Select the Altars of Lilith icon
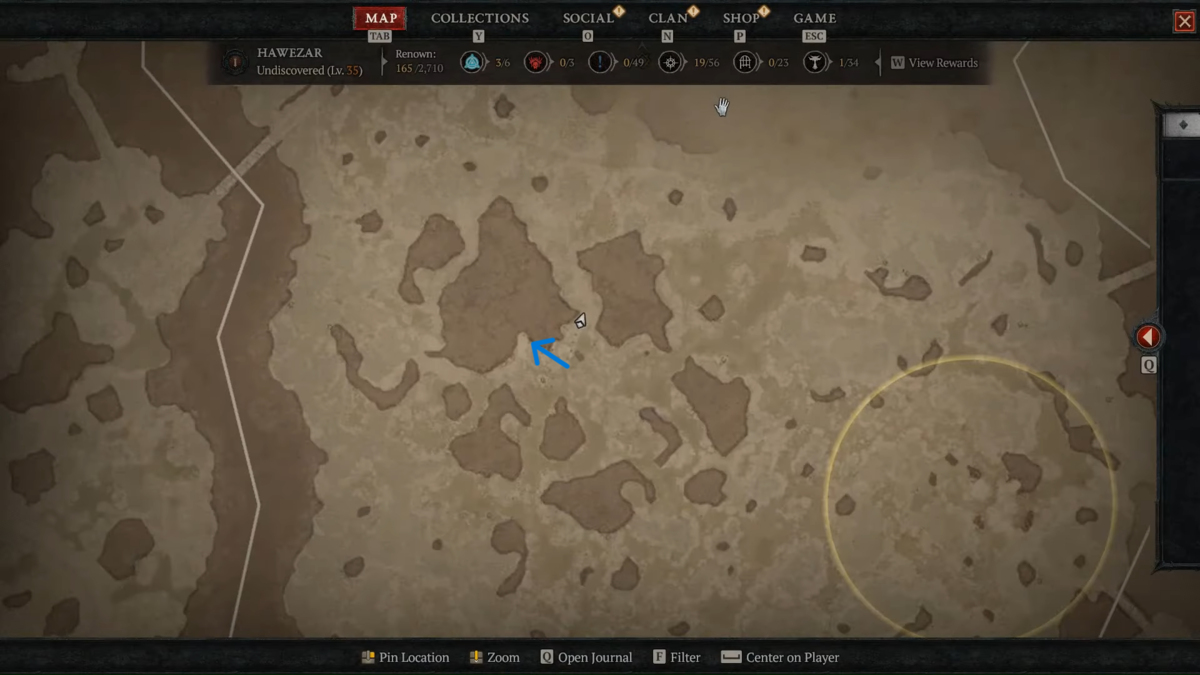Image resolution: width=1200 pixels, height=675 pixels. pos(816,63)
